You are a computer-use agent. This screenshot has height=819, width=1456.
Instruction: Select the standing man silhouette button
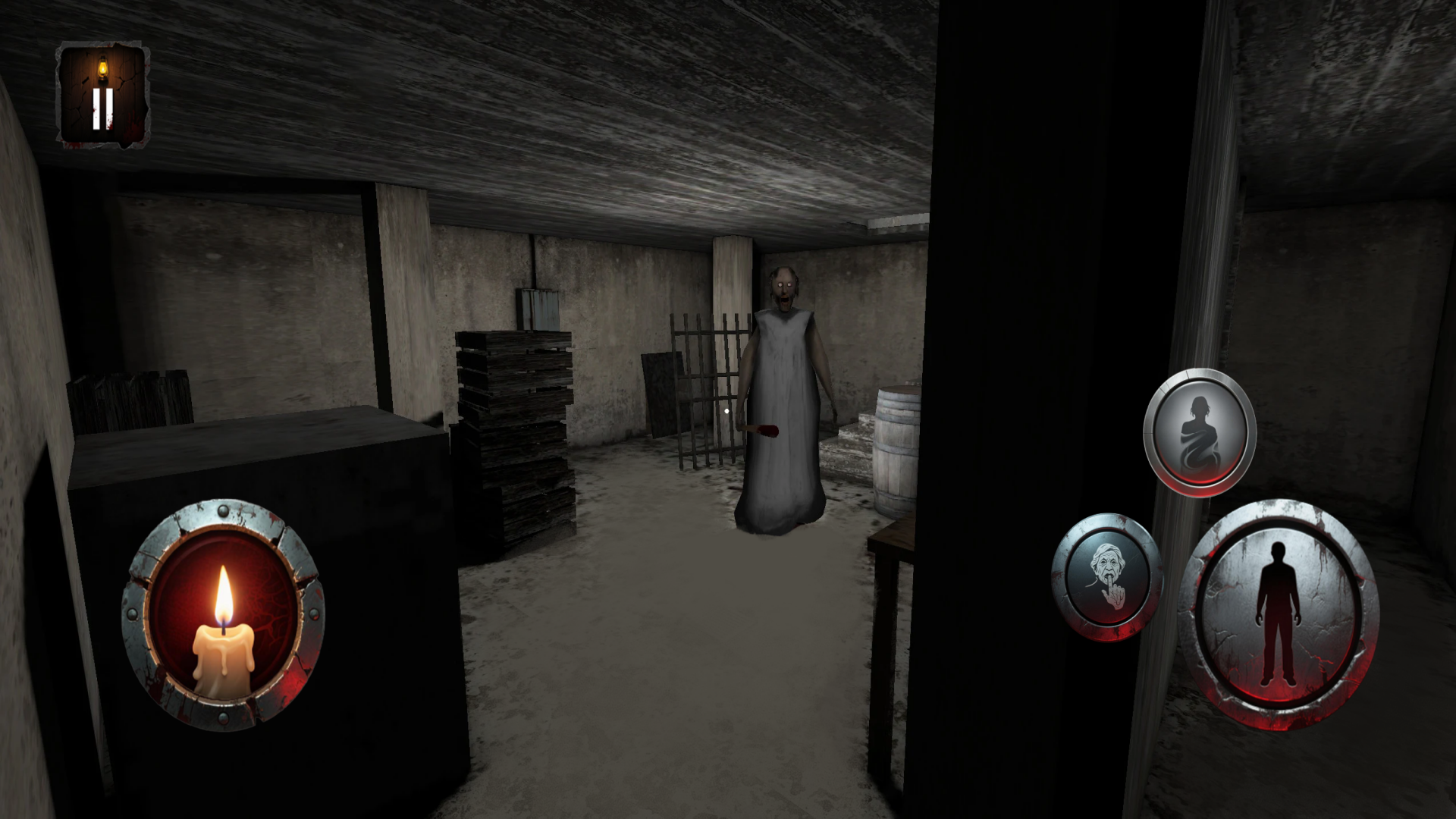(x=1279, y=613)
